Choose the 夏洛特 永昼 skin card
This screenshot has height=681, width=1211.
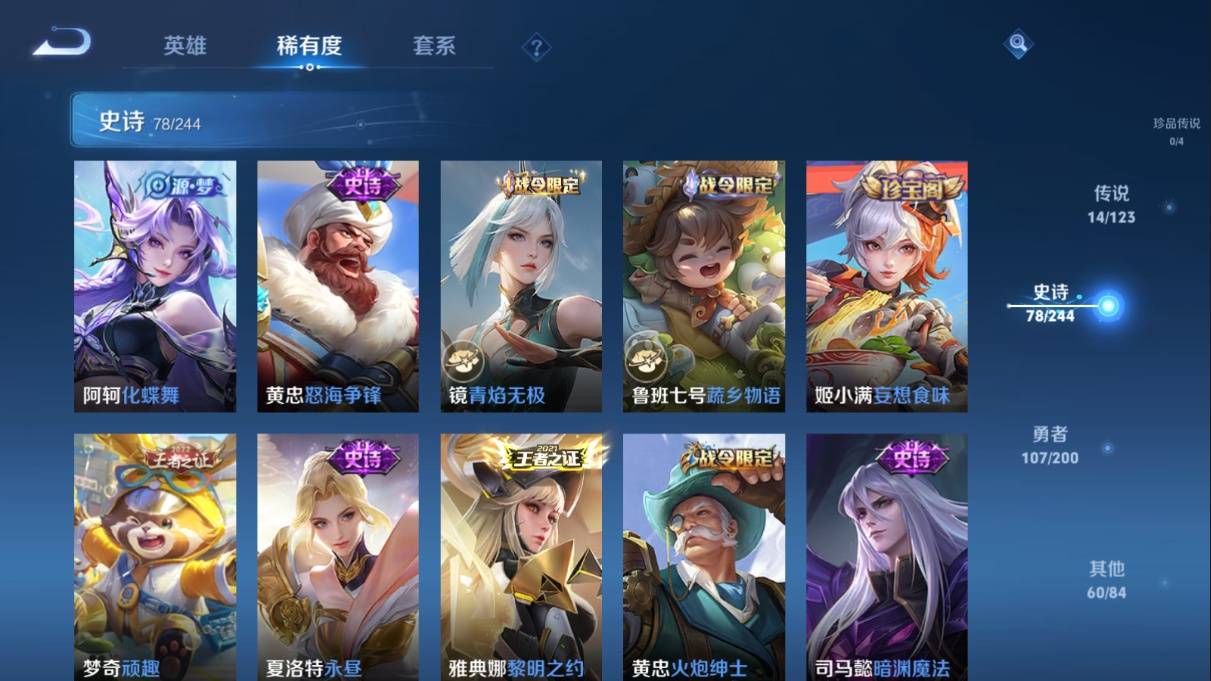pos(338,557)
